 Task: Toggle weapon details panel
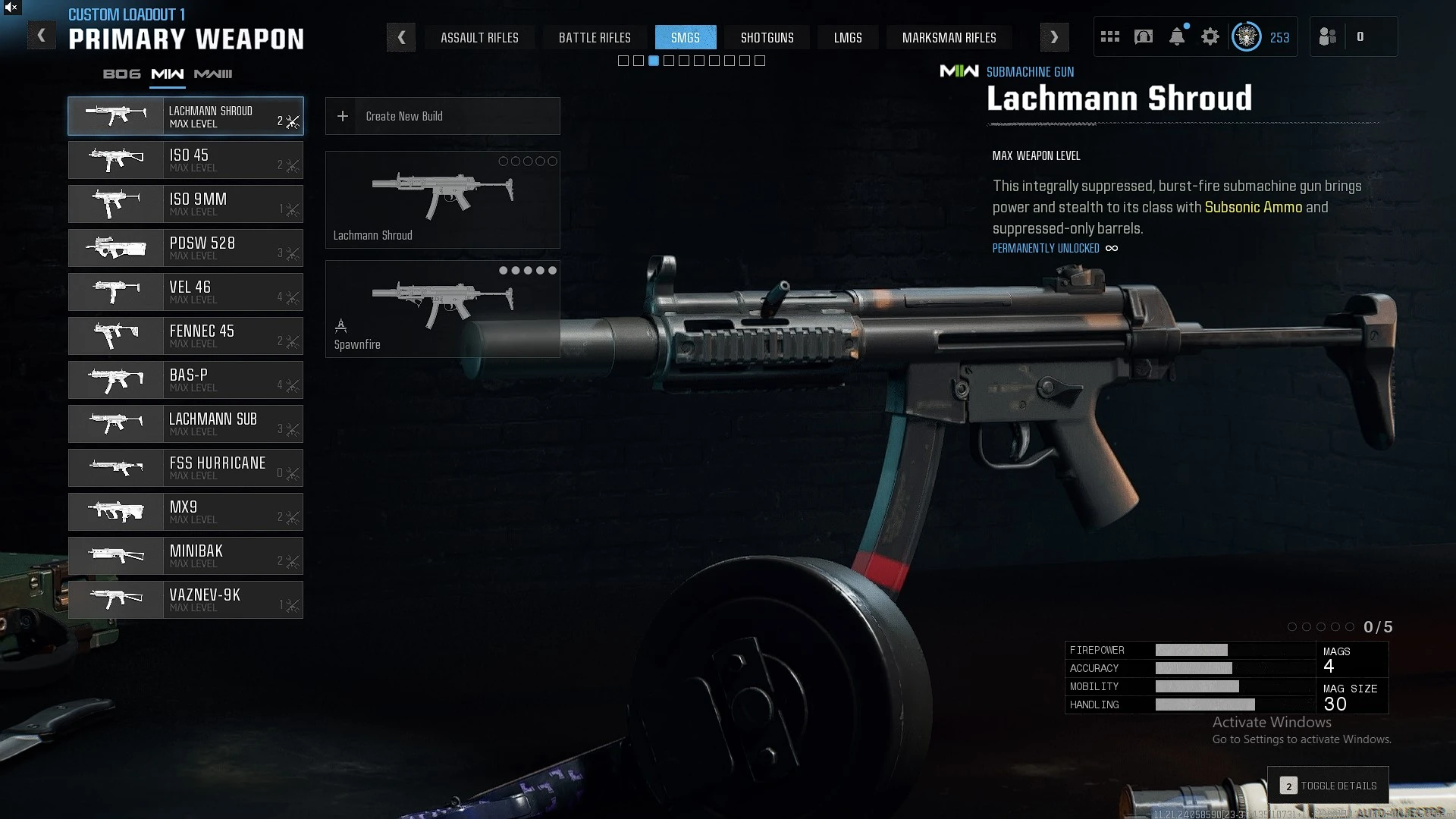point(1329,786)
